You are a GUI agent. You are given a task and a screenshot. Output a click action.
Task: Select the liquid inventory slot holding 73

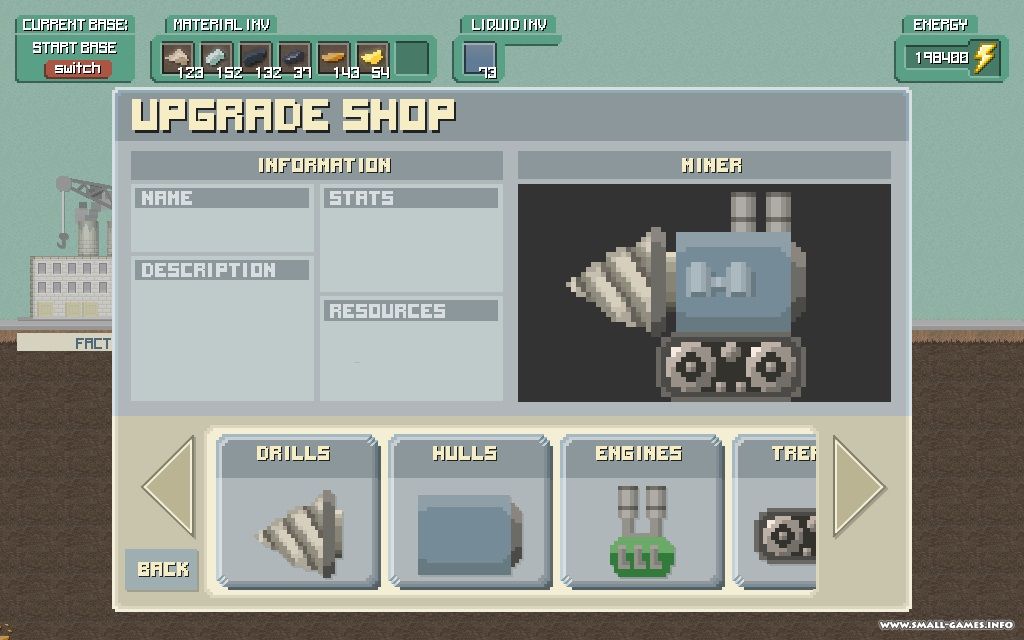tap(479, 58)
